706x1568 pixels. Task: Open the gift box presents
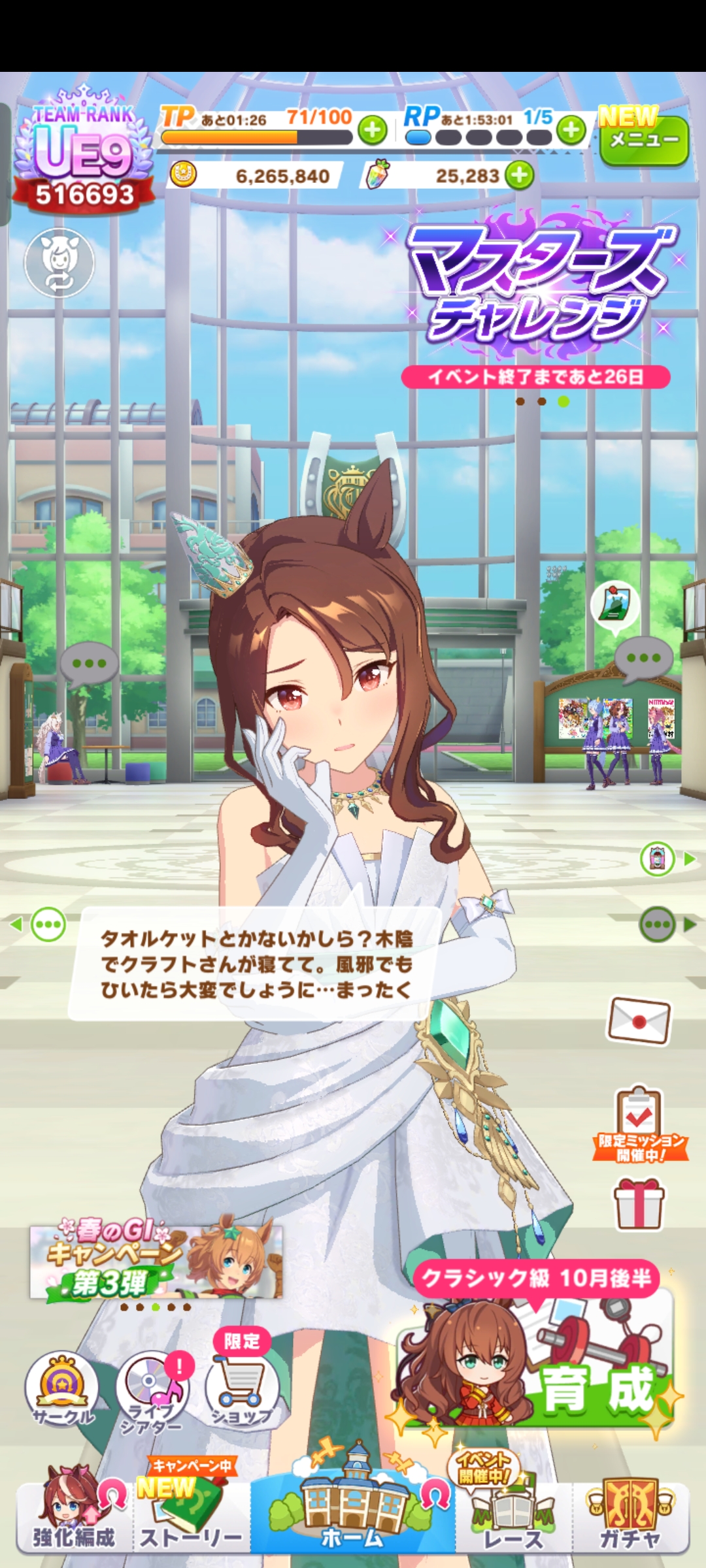pos(639,1203)
